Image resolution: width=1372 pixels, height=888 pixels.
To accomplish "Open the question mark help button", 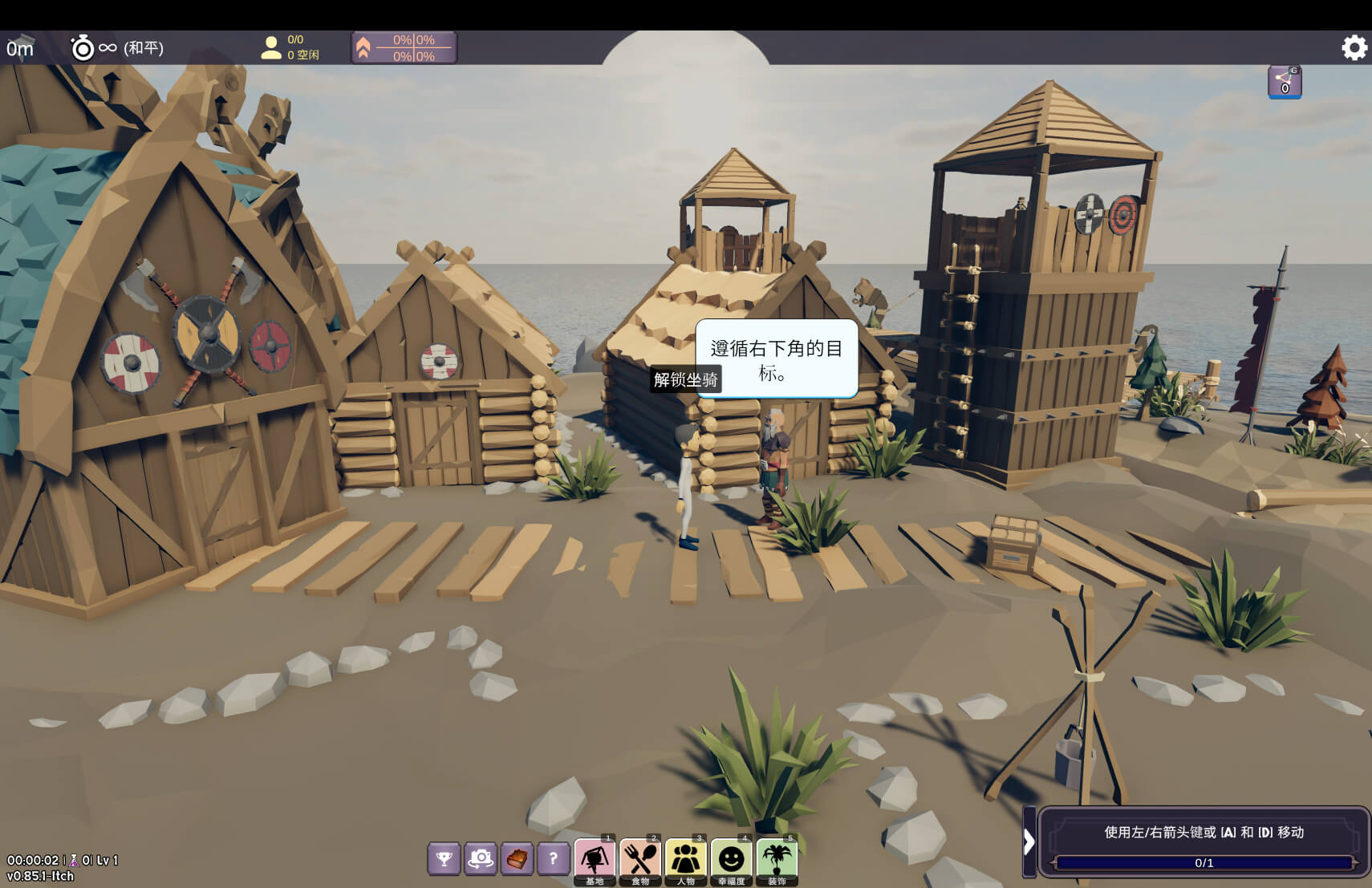I will pyautogui.click(x=554, y=859).
